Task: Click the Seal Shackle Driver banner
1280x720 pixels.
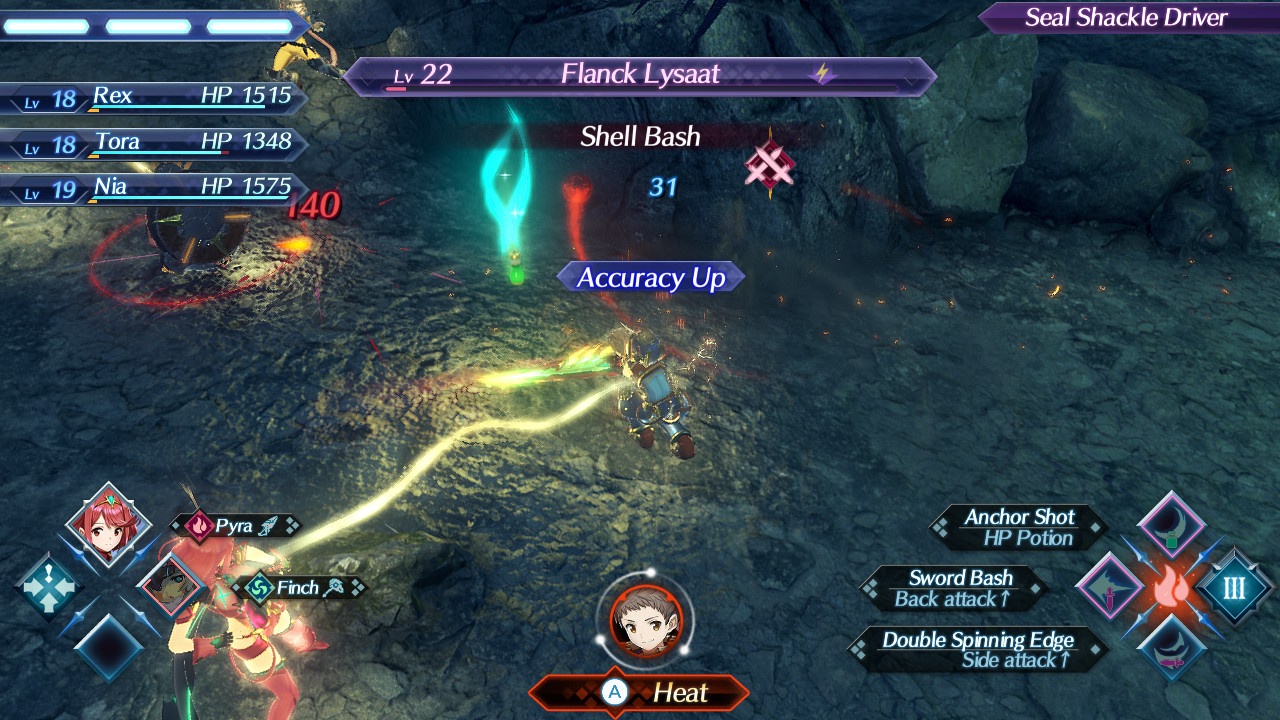Action: [1126, 18]
